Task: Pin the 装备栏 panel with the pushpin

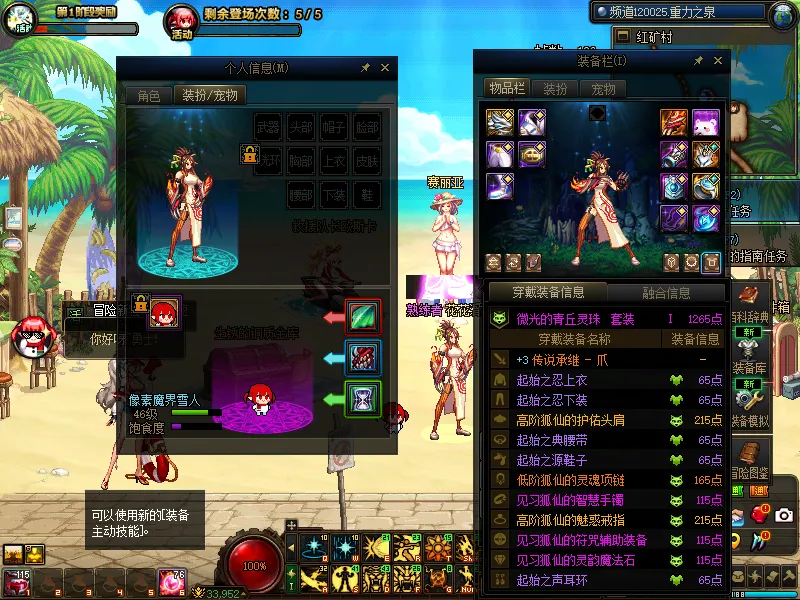Action: coord(698,61)
